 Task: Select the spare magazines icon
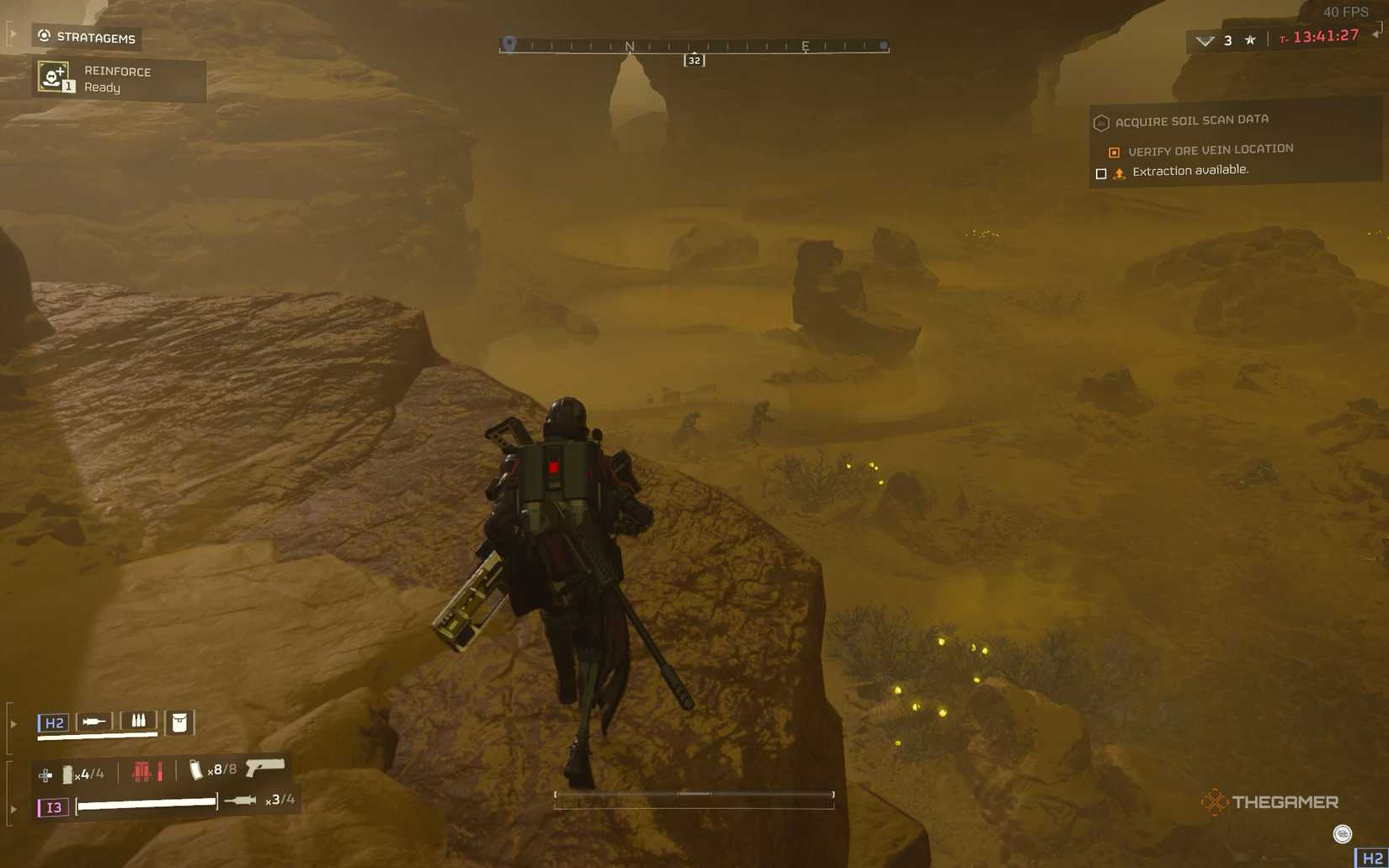pyautogui.click(x=139, y=721)
